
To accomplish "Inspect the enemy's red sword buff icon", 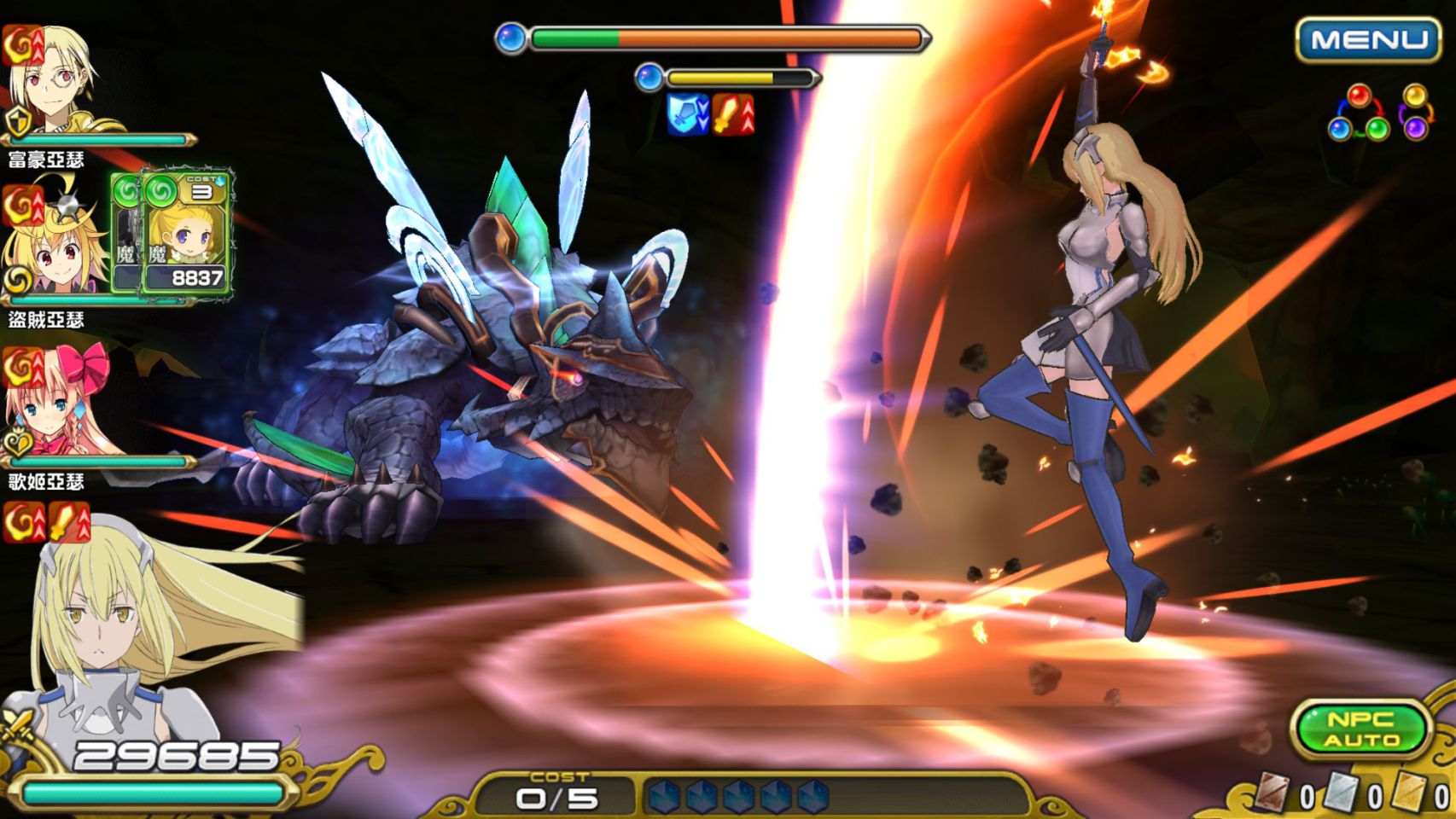I will point(734,114).
